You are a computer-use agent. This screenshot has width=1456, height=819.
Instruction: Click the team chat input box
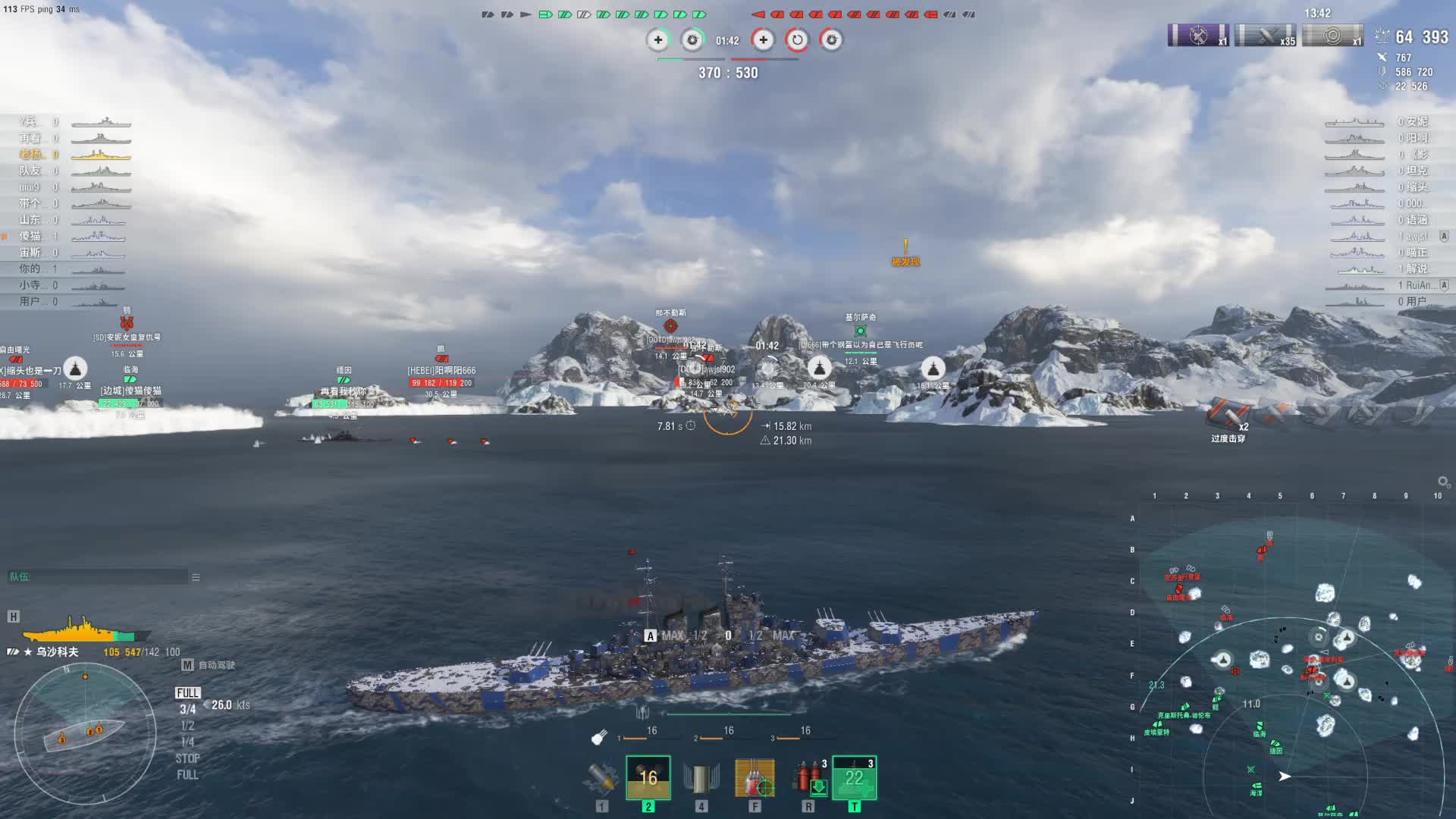(97, 578)
